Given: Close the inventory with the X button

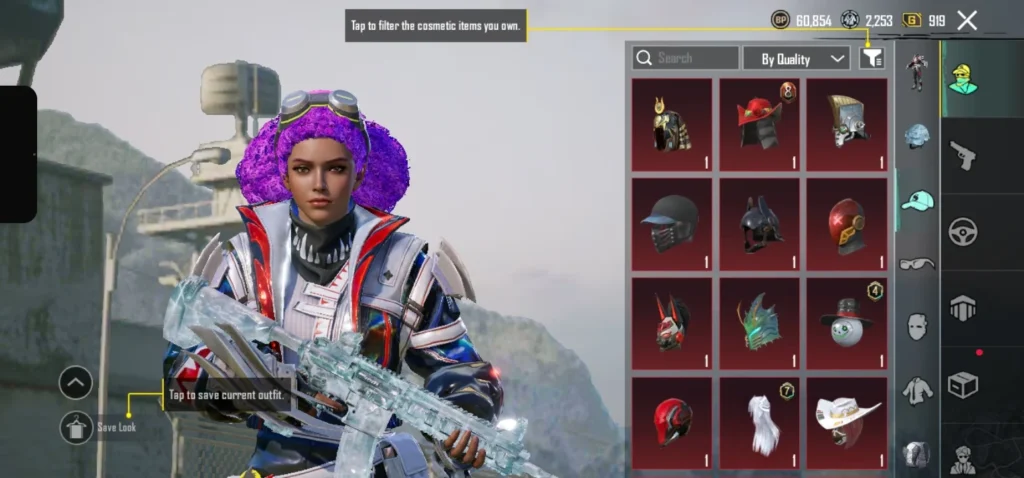Looking at the screenshot, I should pos(967,20).
